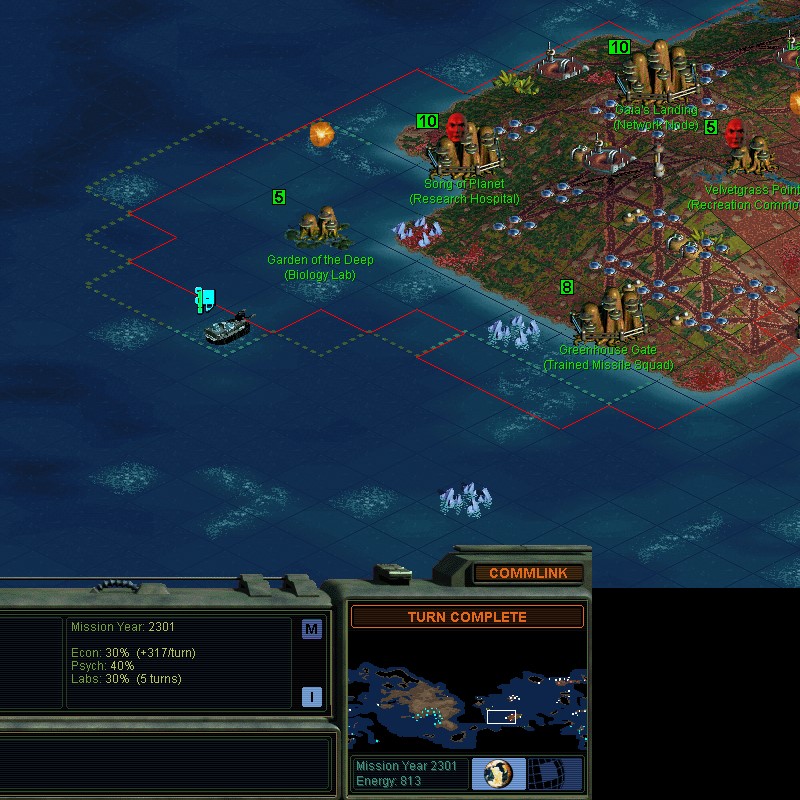Toggle the wireframe grid map icon
The width and height of the screenshot is (800, 800).
click(x=554, y=773)
